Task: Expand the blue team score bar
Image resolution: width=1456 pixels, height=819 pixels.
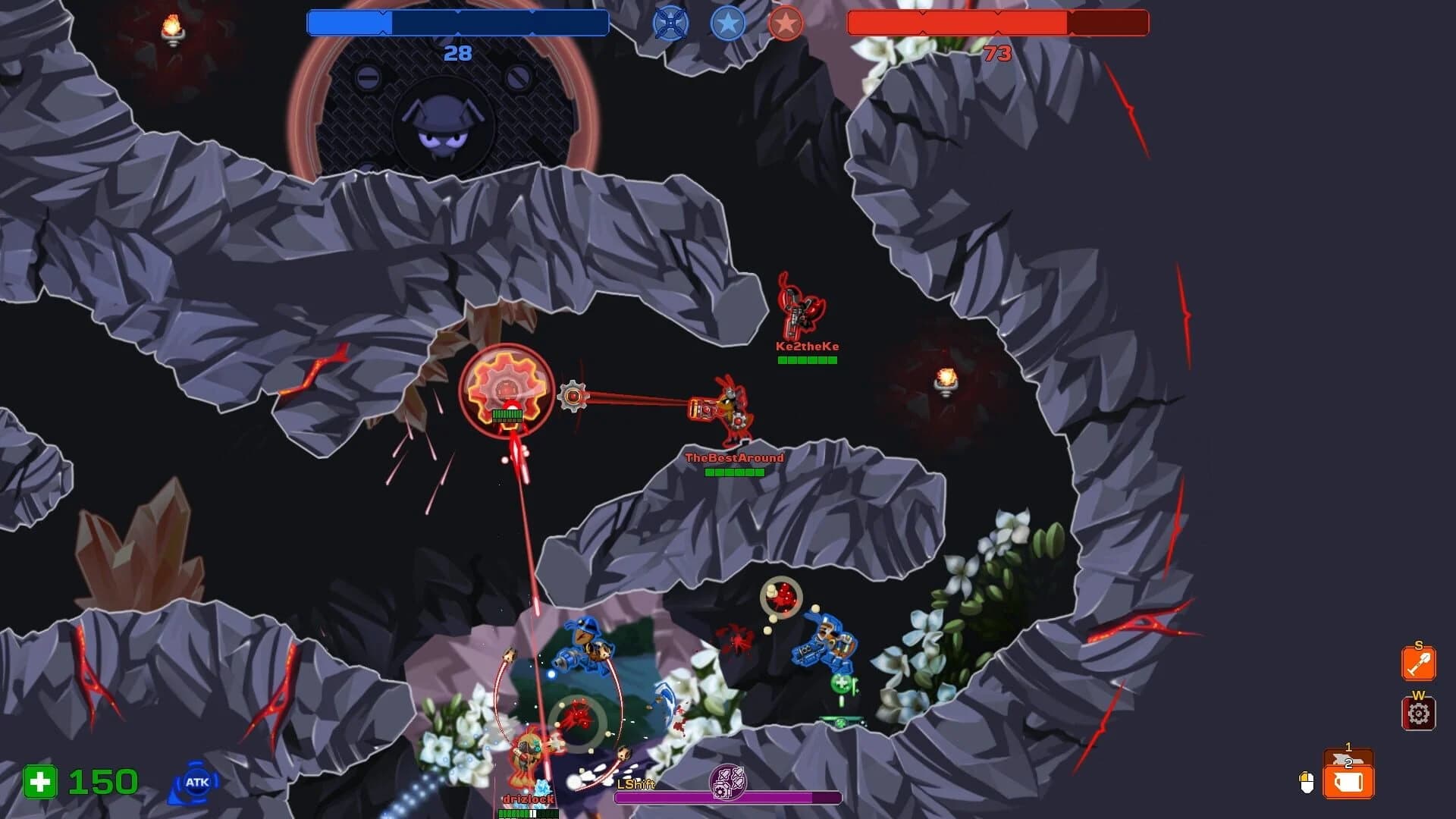Action: 455,24
